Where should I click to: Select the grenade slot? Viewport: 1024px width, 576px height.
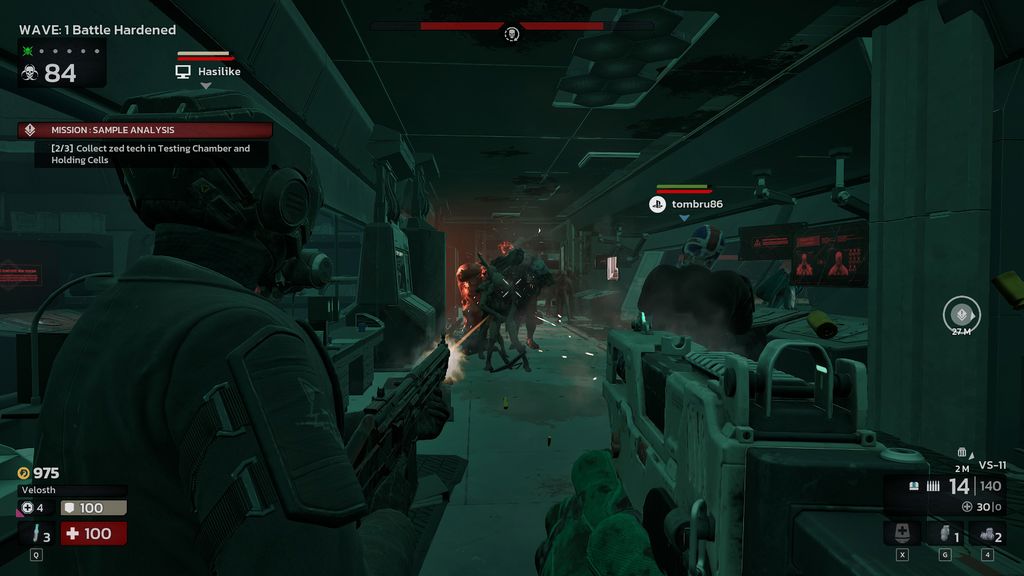coord(944,534)
